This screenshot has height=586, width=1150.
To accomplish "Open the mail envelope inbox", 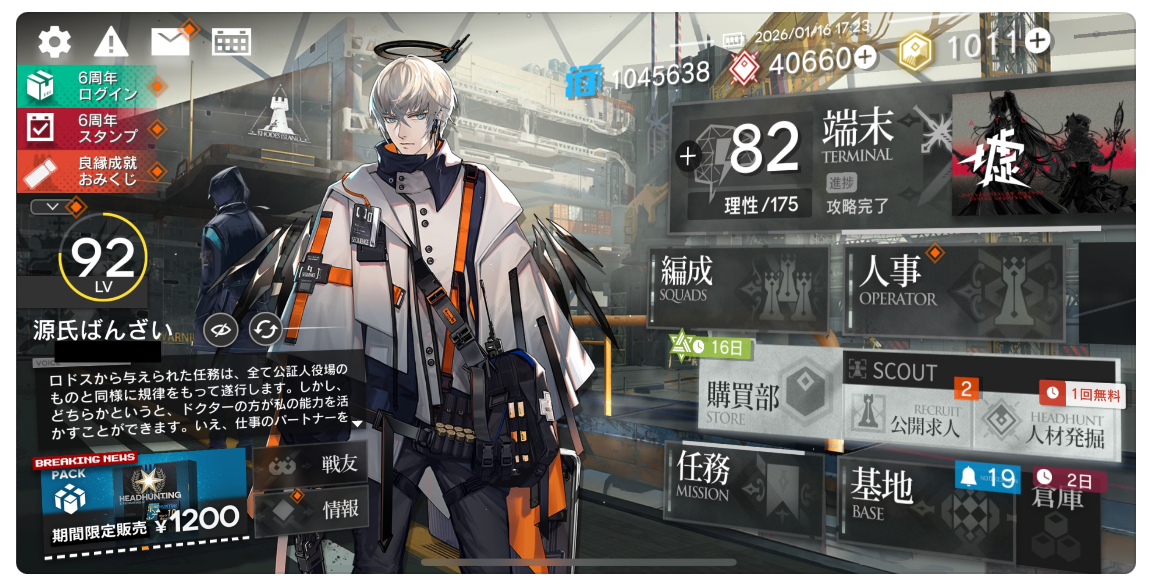I will [170, 40].
